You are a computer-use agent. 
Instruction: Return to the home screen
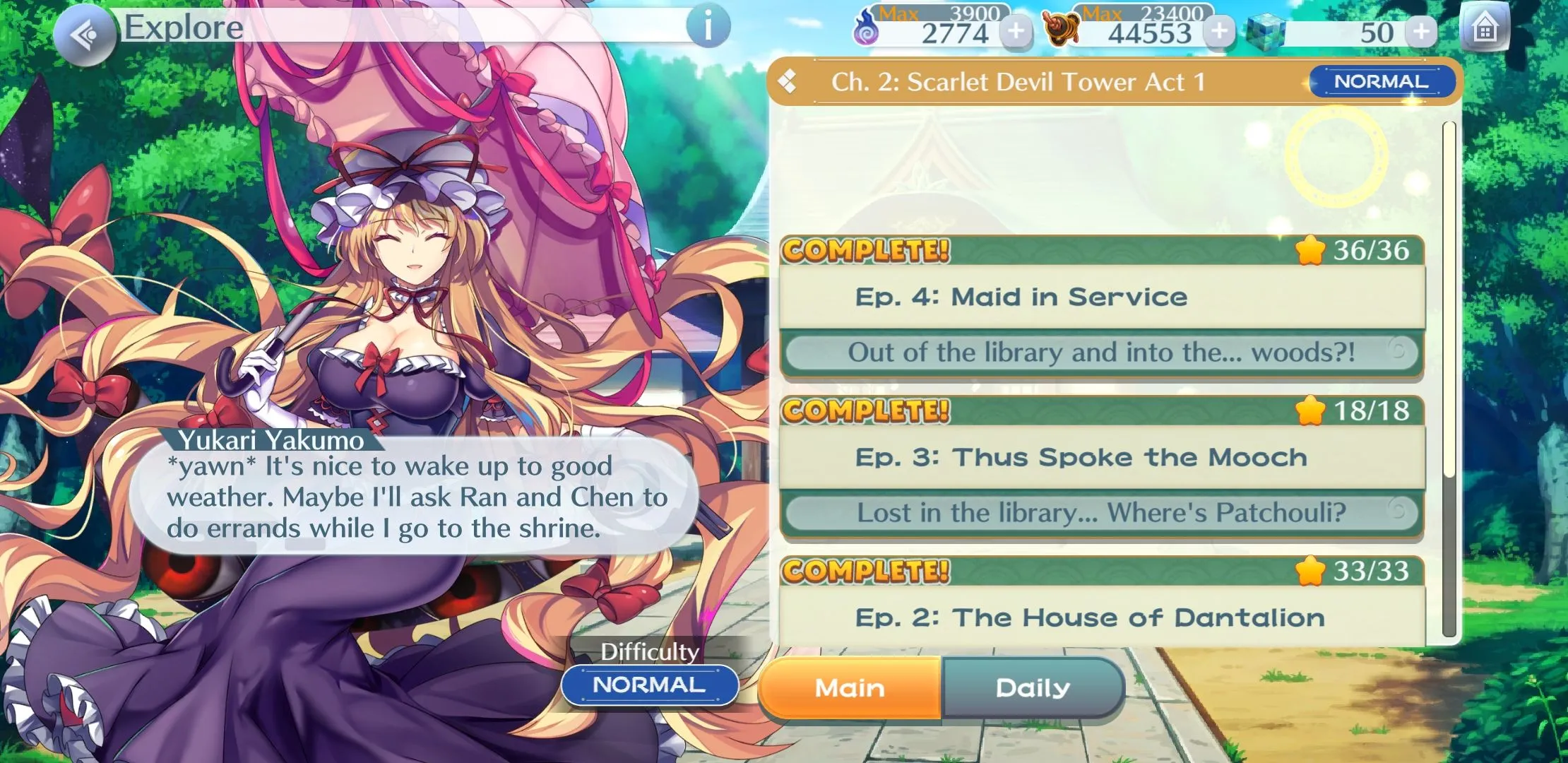pyautogui.click(x=1485, y=30)
